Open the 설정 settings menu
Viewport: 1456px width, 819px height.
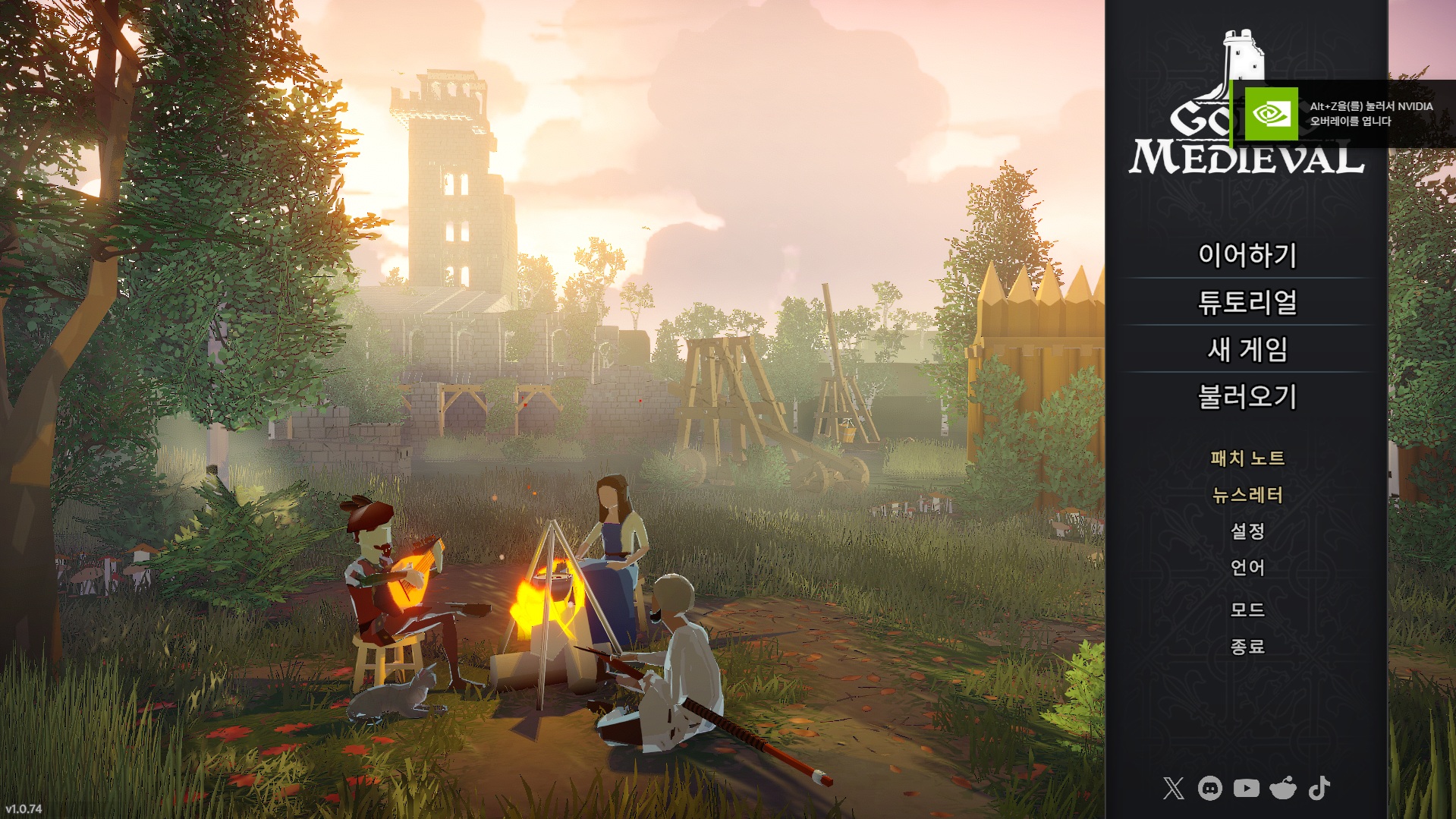tap(1247, 531)
